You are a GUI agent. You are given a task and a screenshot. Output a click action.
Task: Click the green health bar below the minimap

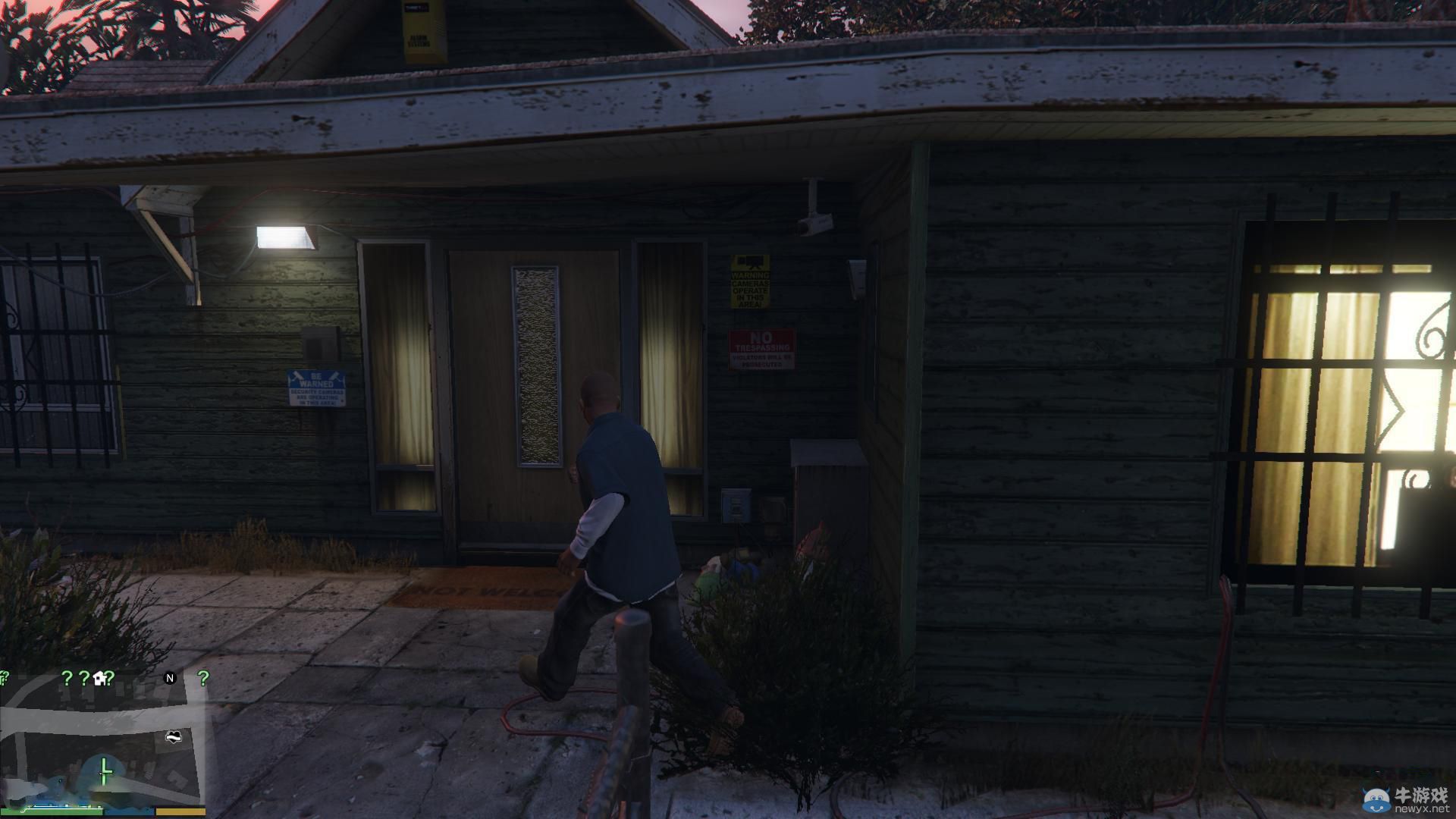coord(53,811)
